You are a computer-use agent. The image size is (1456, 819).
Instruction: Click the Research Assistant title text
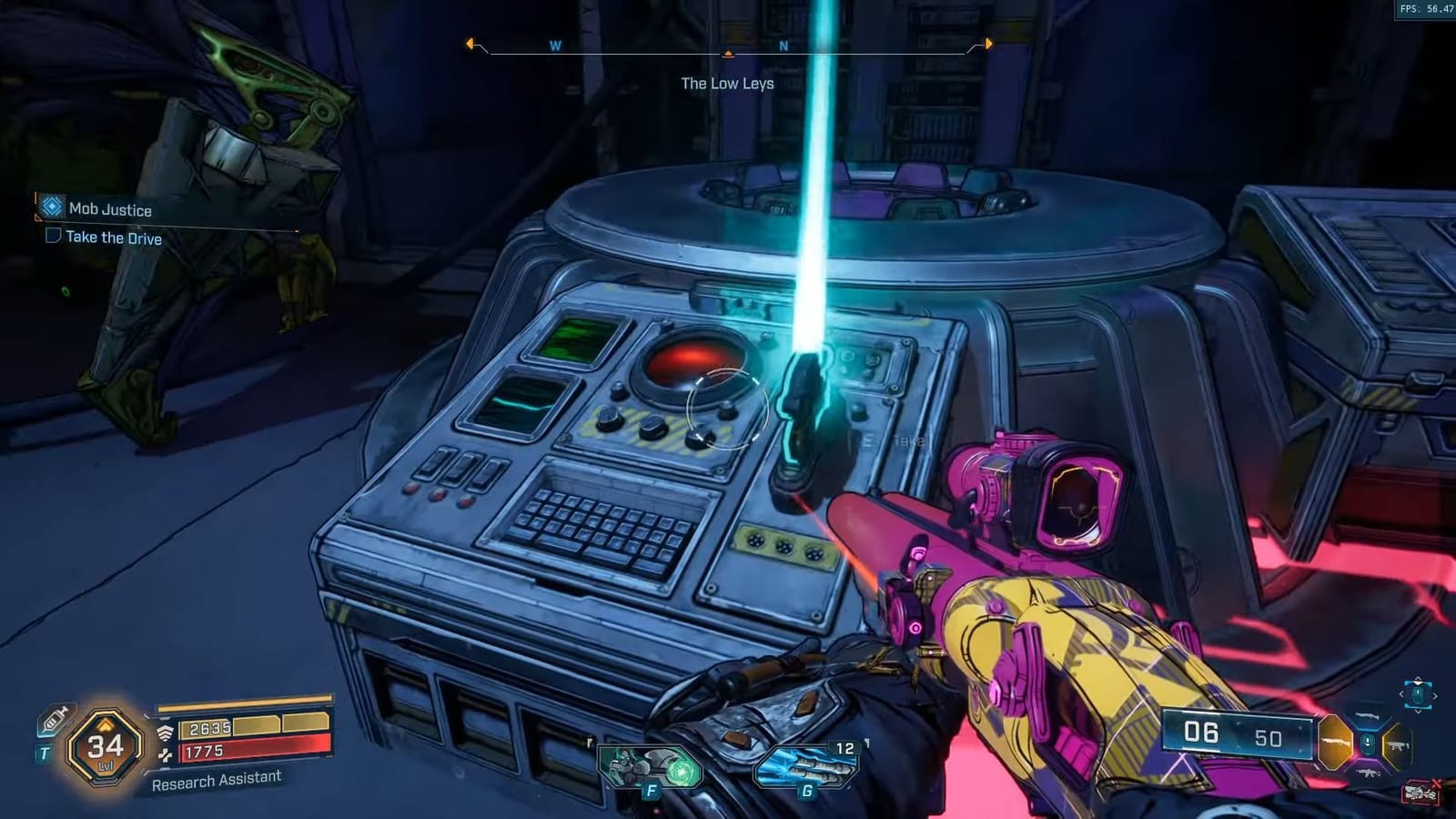(x=217, y=780)
